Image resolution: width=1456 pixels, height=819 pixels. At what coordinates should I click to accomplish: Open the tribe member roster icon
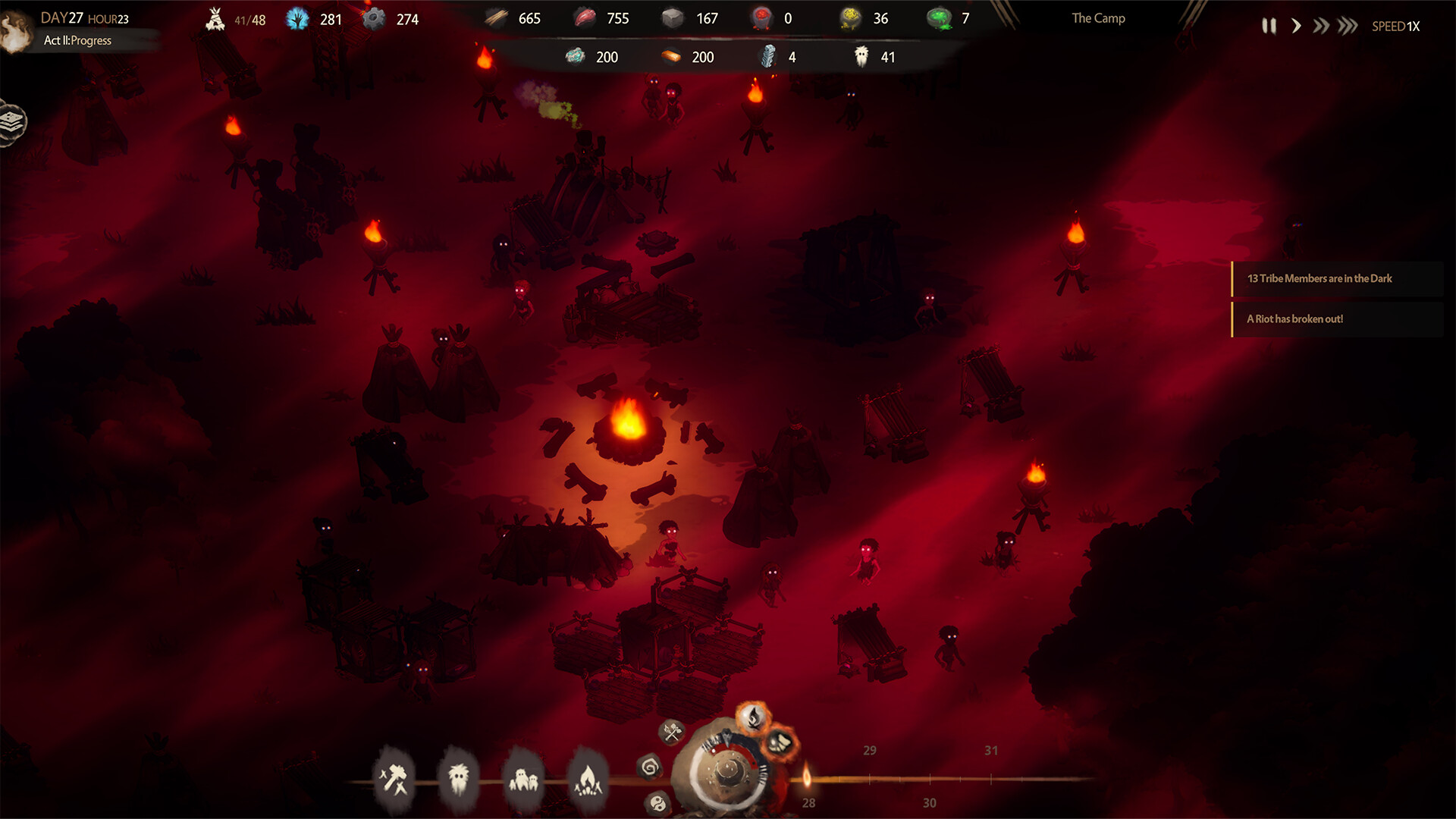(459, 777)
